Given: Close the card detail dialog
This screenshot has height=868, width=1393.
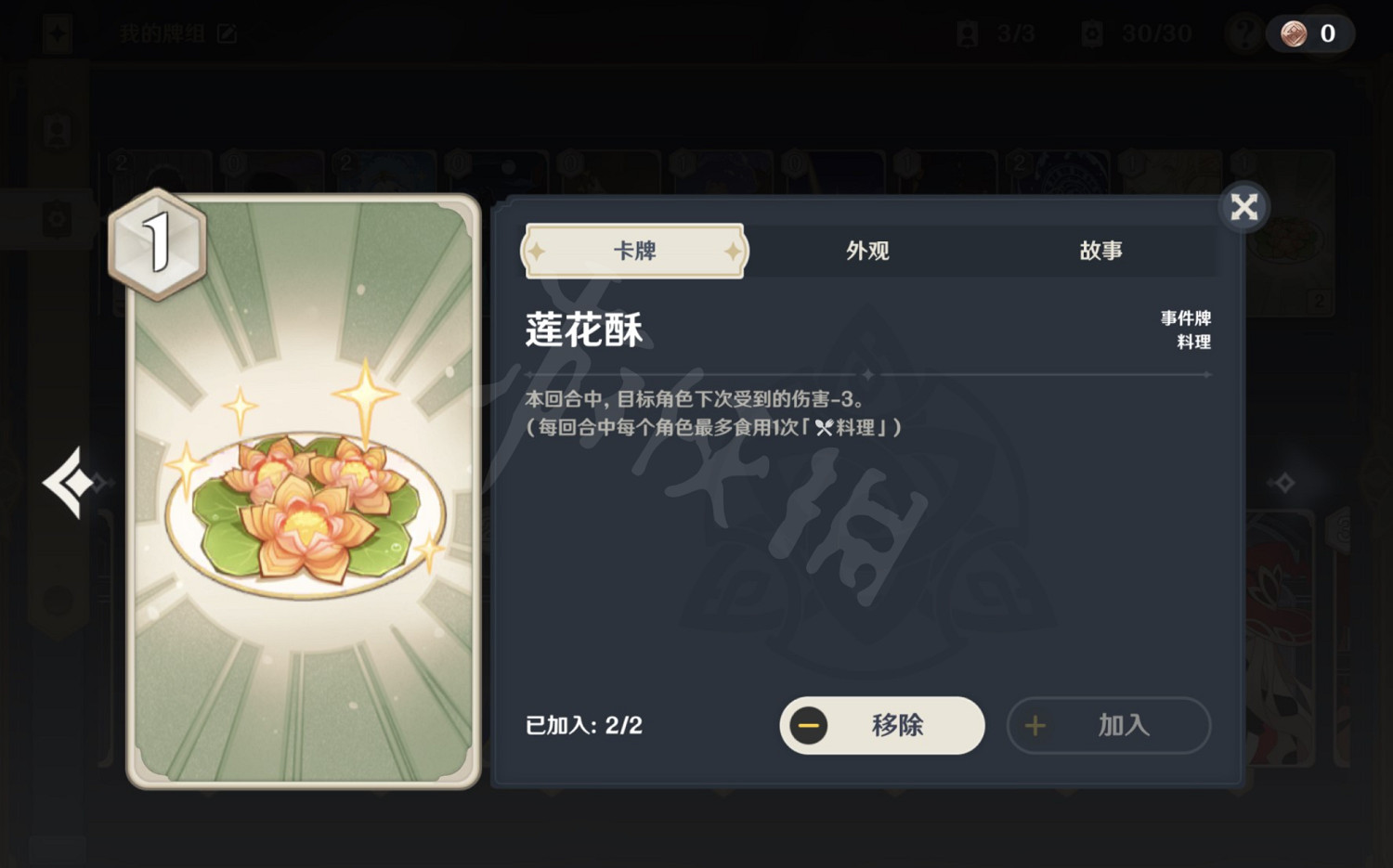Looking at the screenshot, I should [1243, 207].
